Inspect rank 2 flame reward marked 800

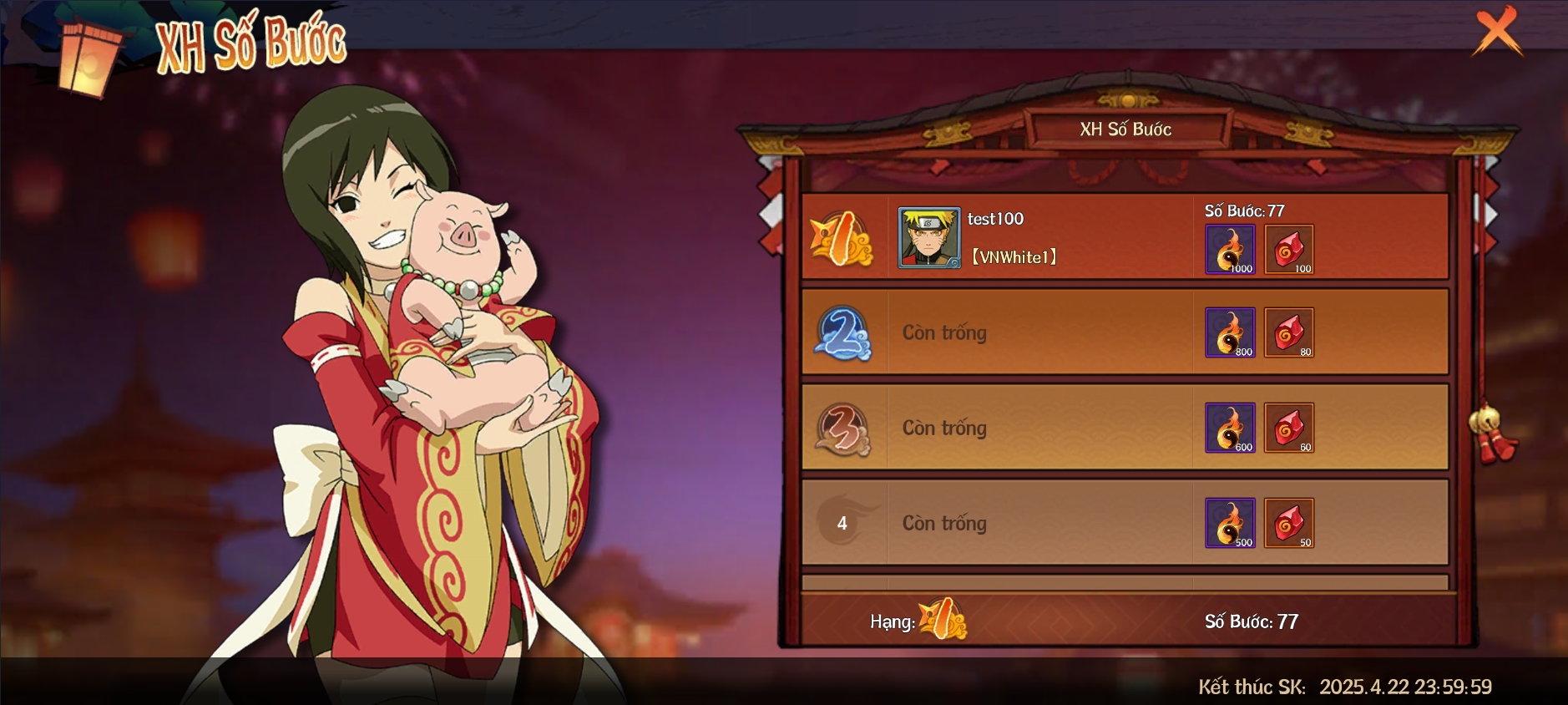[1230, 332]
